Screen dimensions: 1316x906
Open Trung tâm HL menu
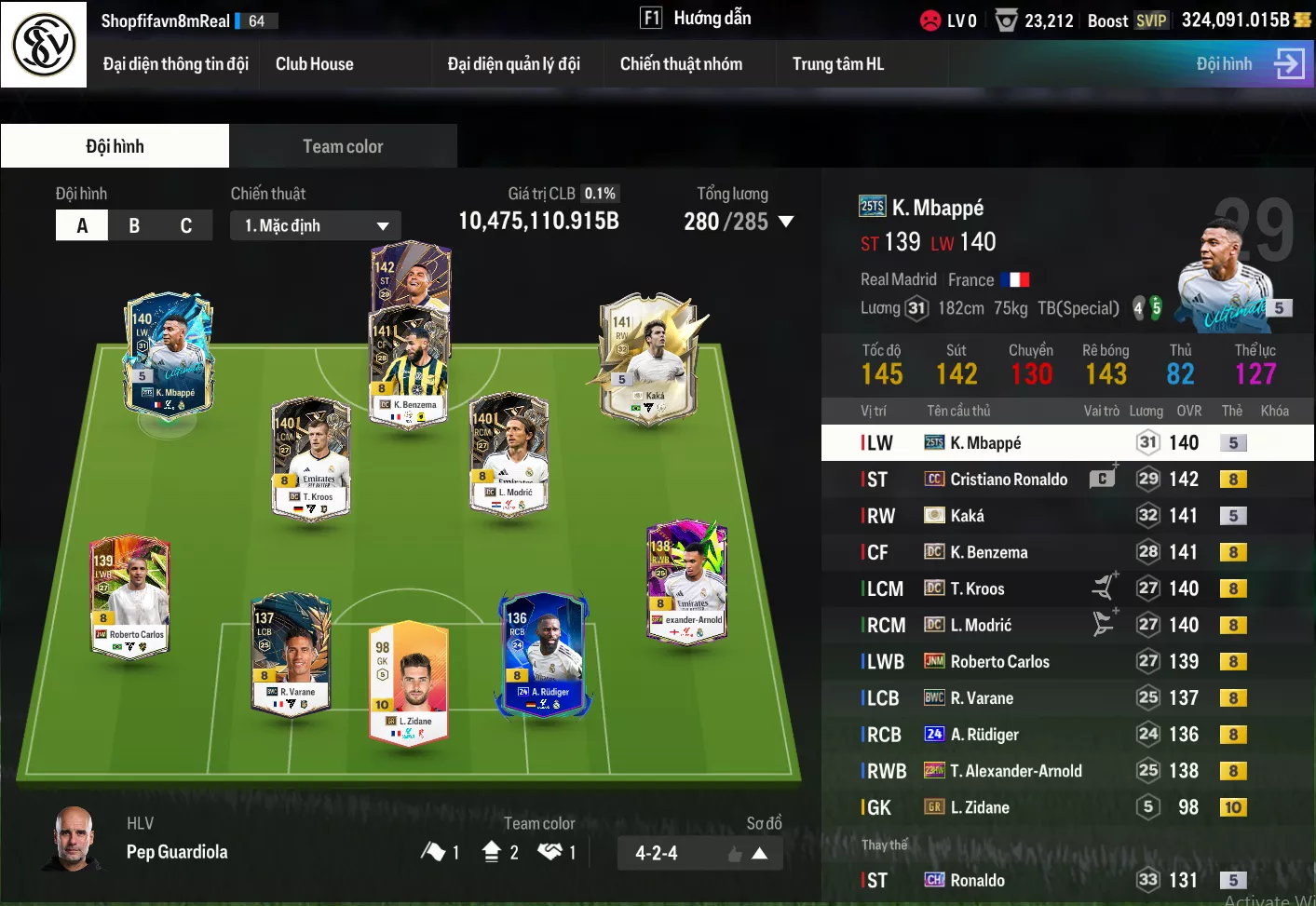tap(837, 64)
